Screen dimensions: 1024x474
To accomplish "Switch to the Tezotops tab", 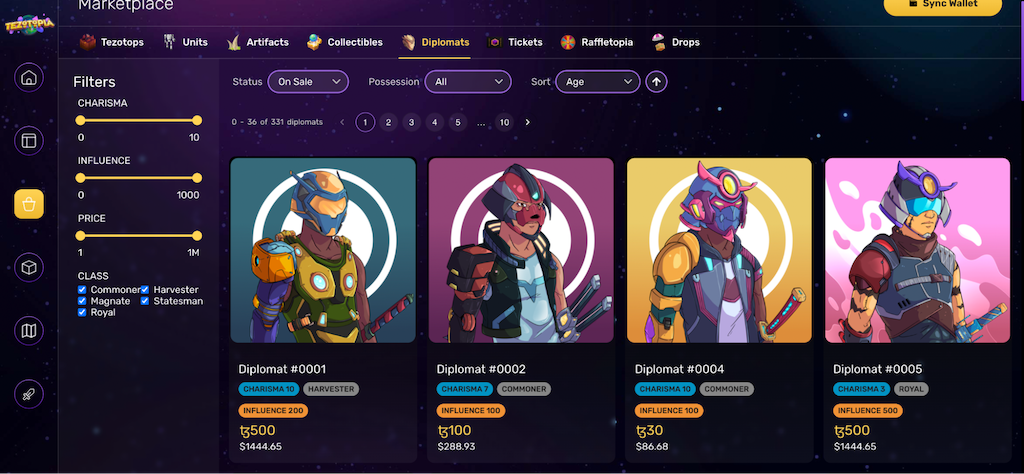I will pyautogui.click(x=113, y=42).
